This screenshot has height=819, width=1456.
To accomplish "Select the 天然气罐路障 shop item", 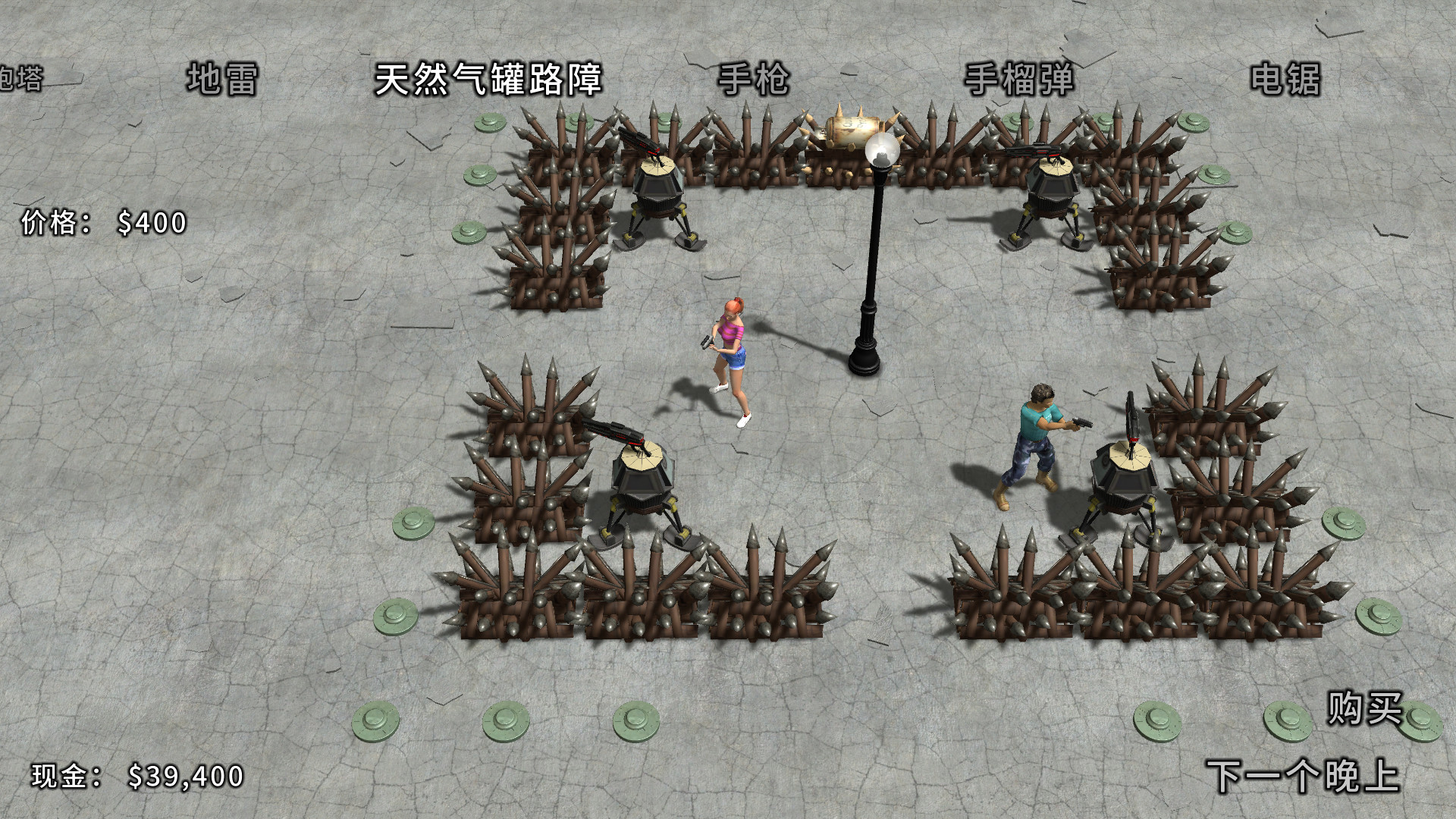I will click(489, 80).
